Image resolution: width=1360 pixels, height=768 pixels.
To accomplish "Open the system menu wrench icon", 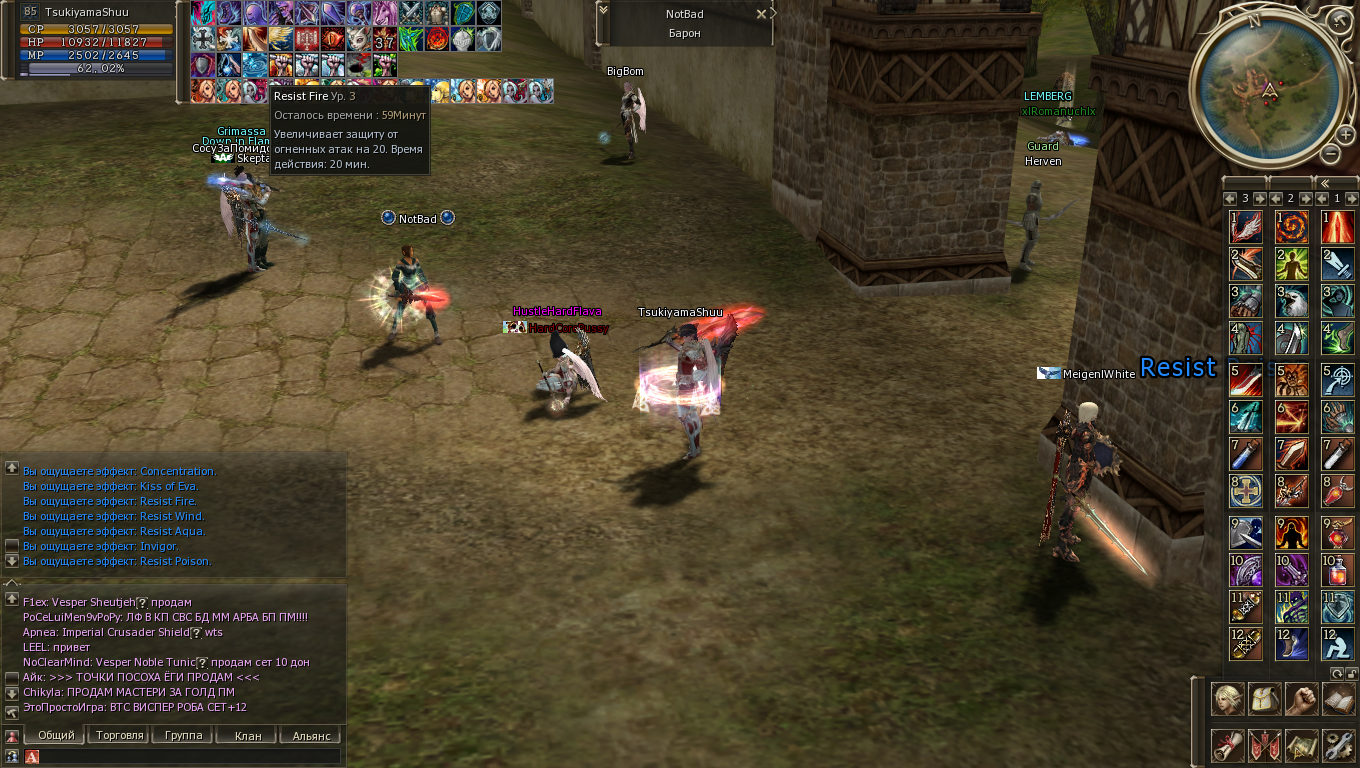I will (x=1338, y=745).
